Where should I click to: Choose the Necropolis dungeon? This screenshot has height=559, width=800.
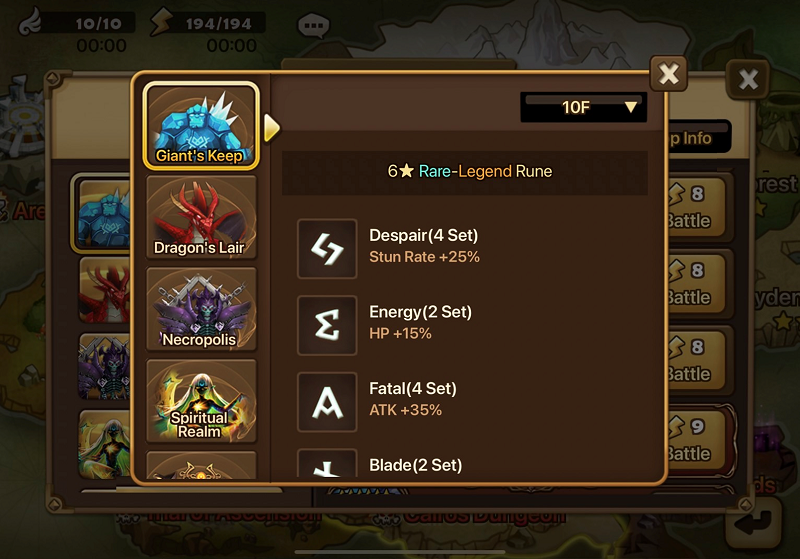(x=201, y=310)
